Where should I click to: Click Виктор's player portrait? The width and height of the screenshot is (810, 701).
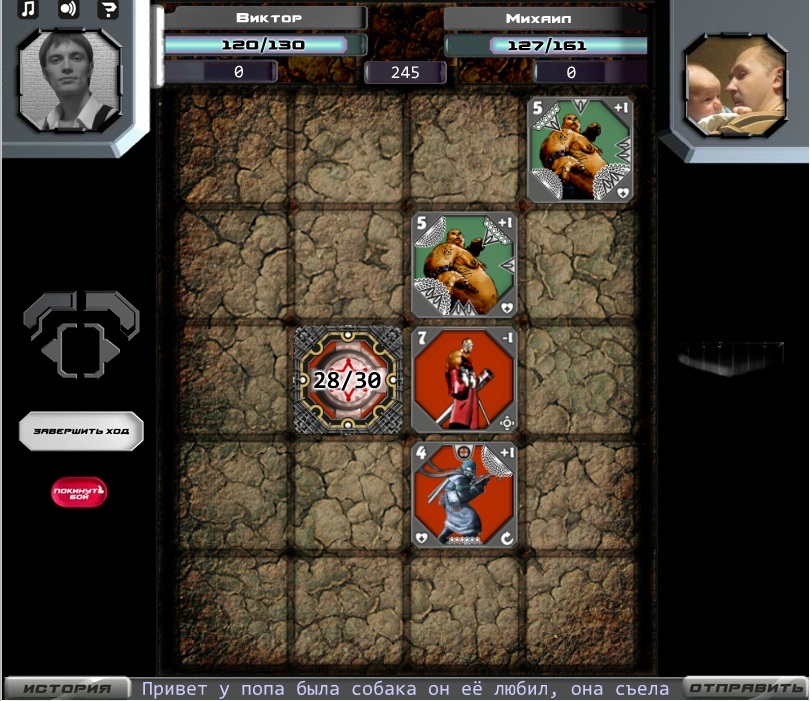coord(70,80)
